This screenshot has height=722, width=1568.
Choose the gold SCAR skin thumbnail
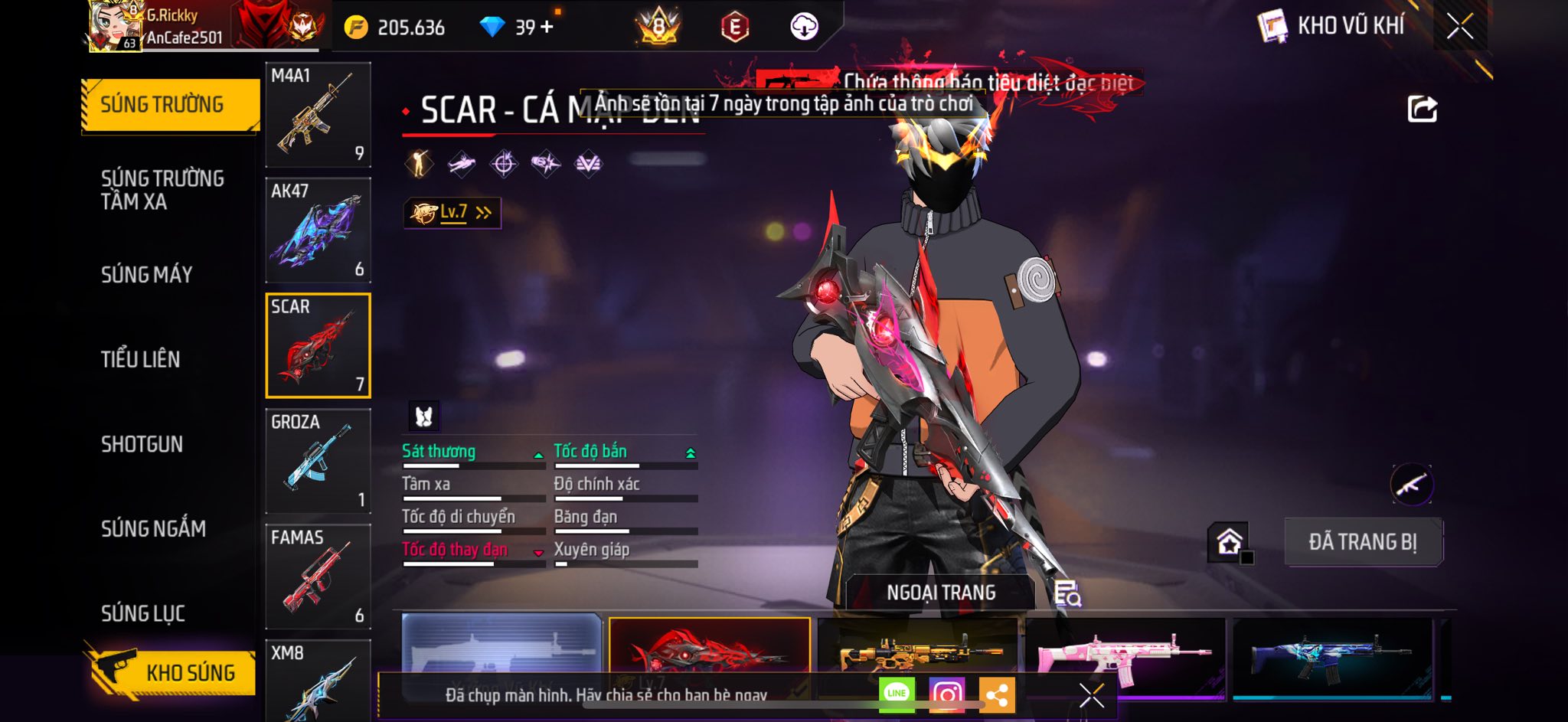click(917, 651)
